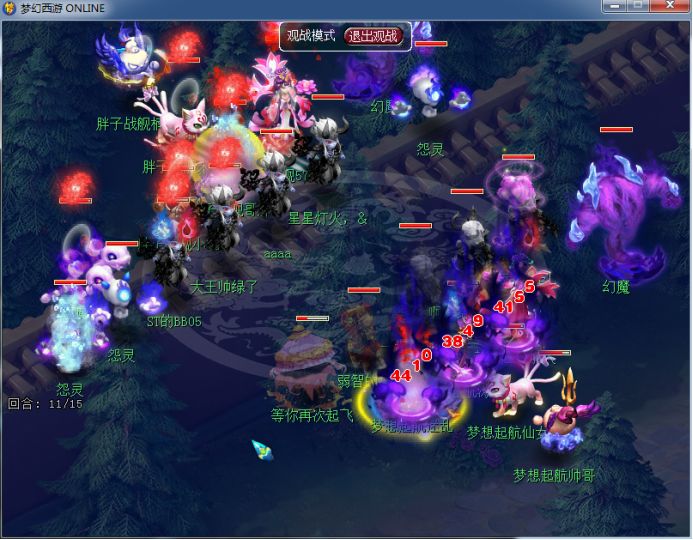The width and height of the screenshot is (693, 540).
Task: Close the game window
Action: (668, 7)
